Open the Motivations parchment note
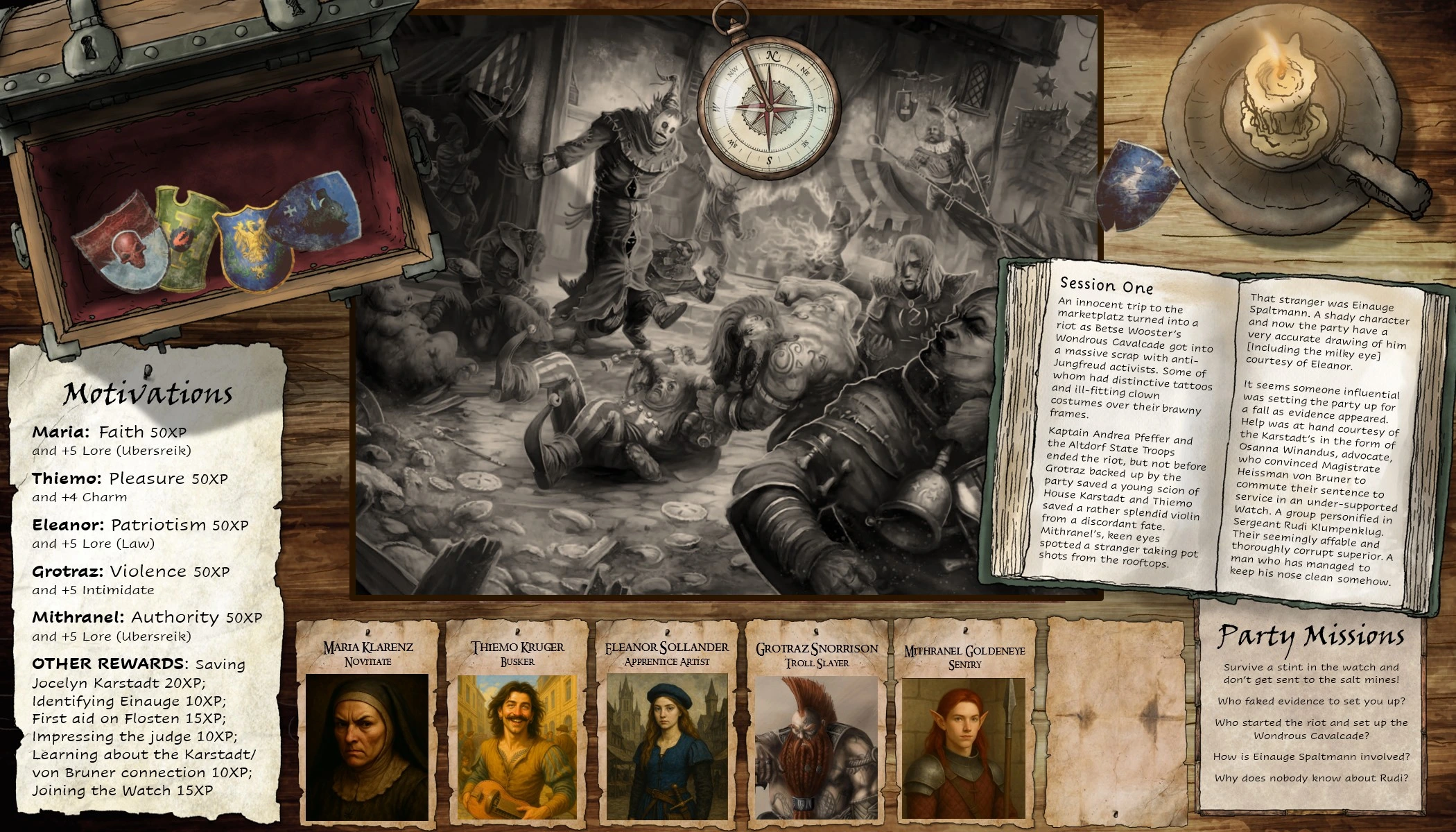The width and height of the screenshot is (1456, 832). pyautogui.click(x=147, y=582)
